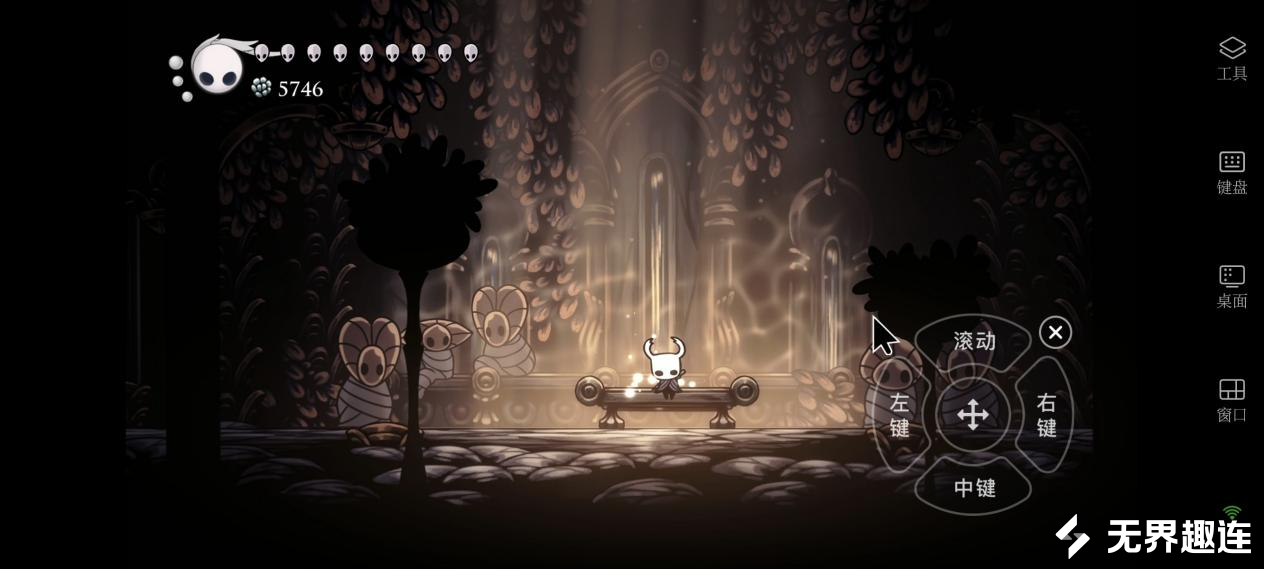The height and width of the screenshot is (569, 1264).
Task: Close the virtual mouse control panel
Action: tap(1055, 332)
